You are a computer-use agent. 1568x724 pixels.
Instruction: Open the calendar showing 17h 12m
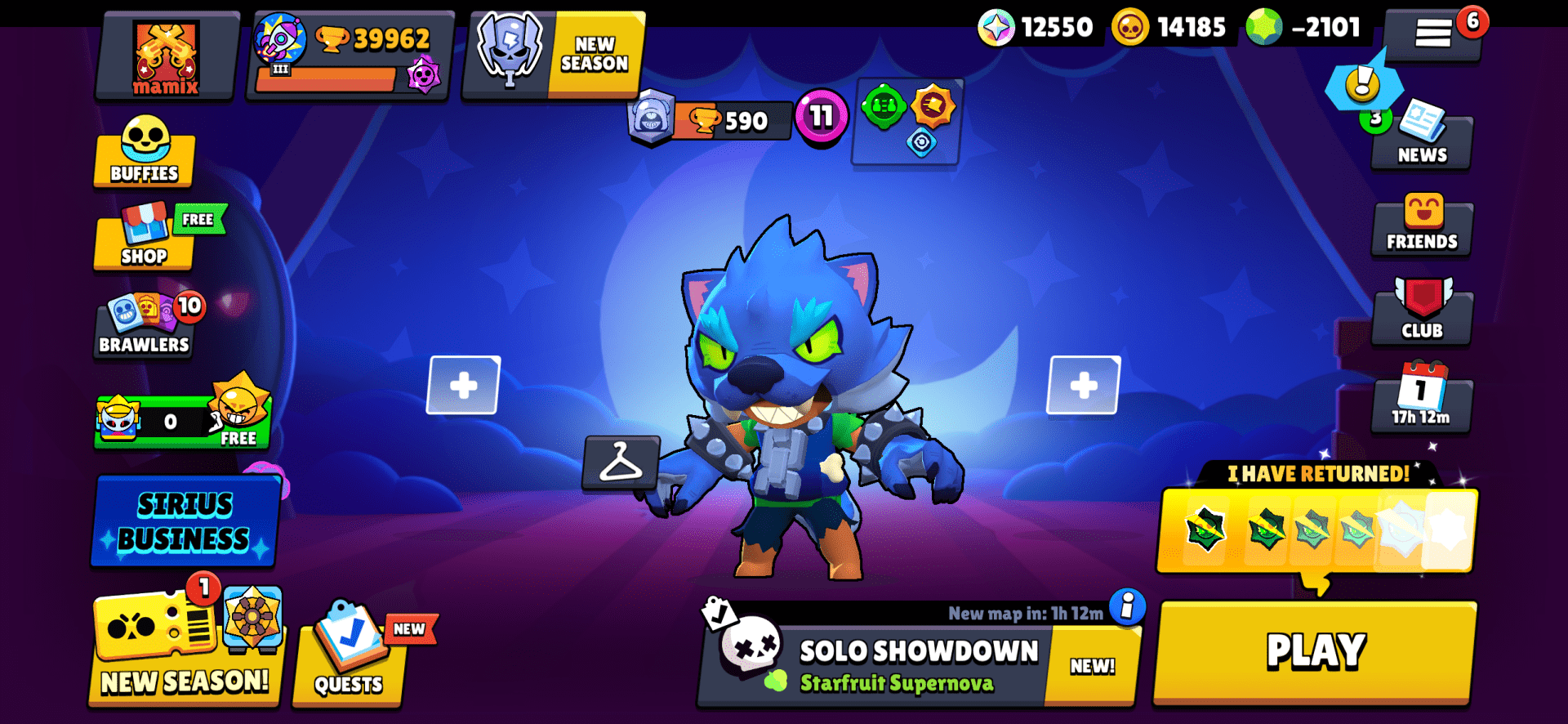[1421, 400]
